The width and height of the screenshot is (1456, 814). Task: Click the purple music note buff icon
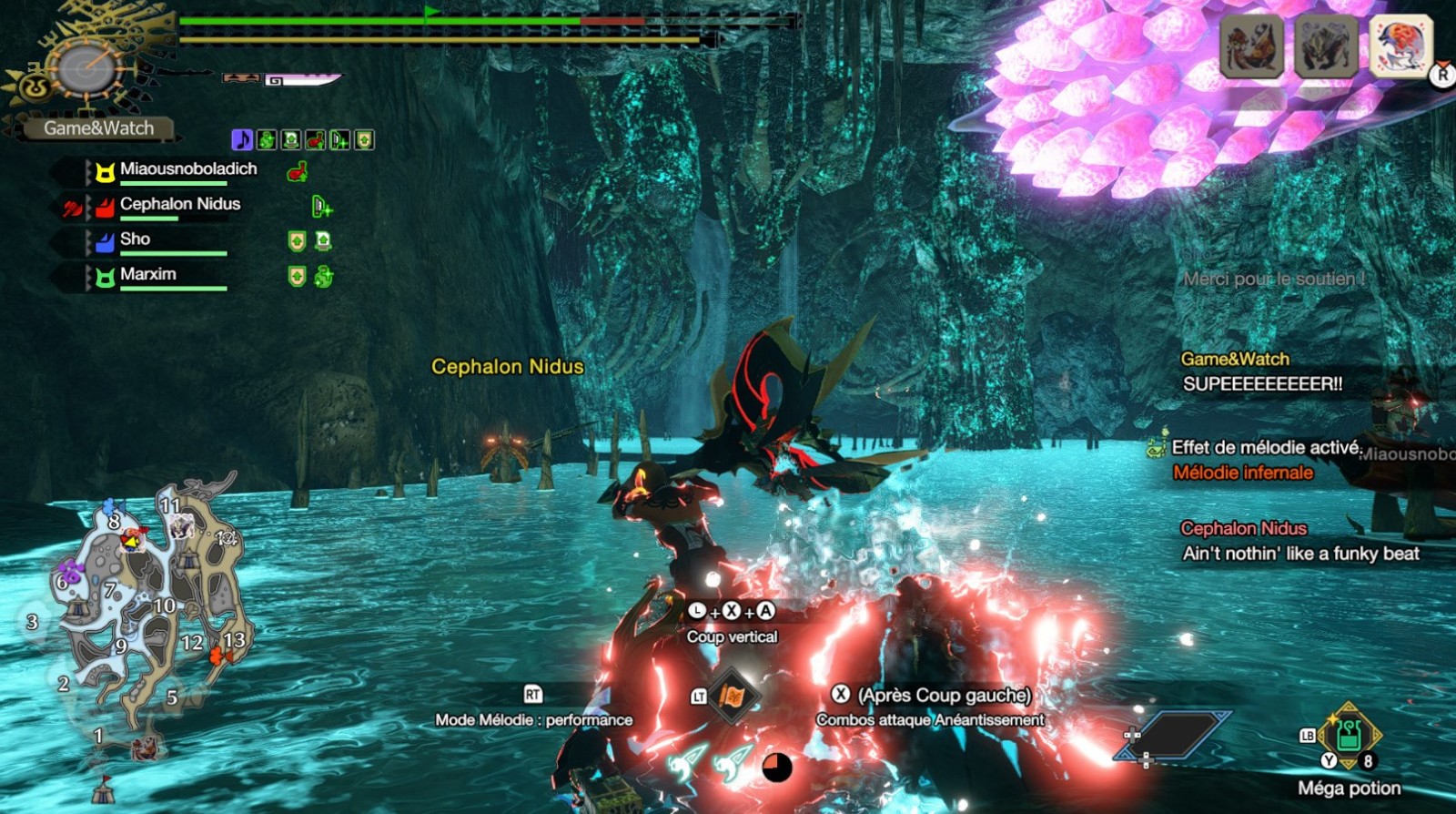(x=242, y=140)
